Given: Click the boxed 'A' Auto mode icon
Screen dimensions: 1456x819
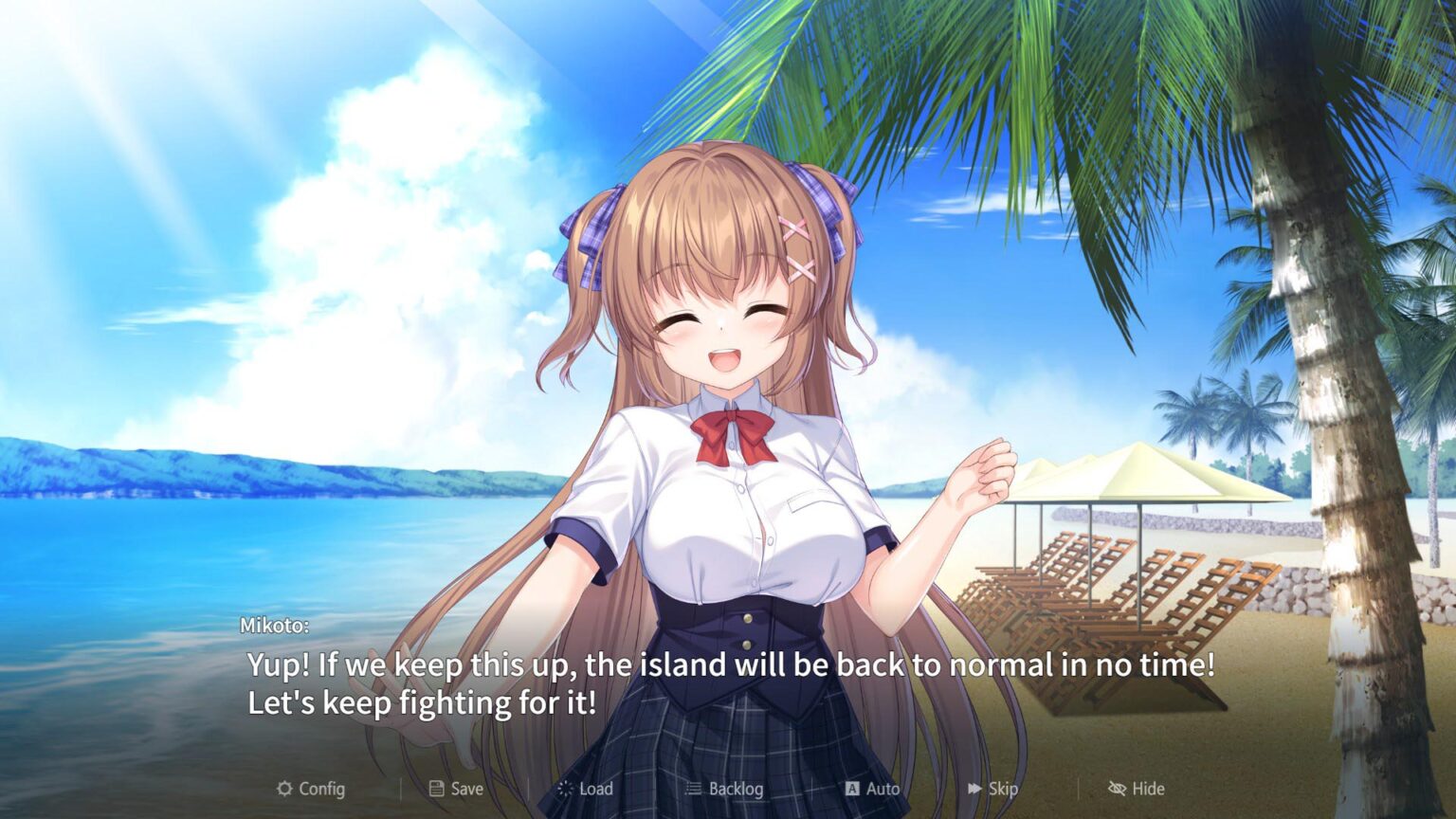Looking at the screenshot, I should pyautogui.click(x=852, y=788).
